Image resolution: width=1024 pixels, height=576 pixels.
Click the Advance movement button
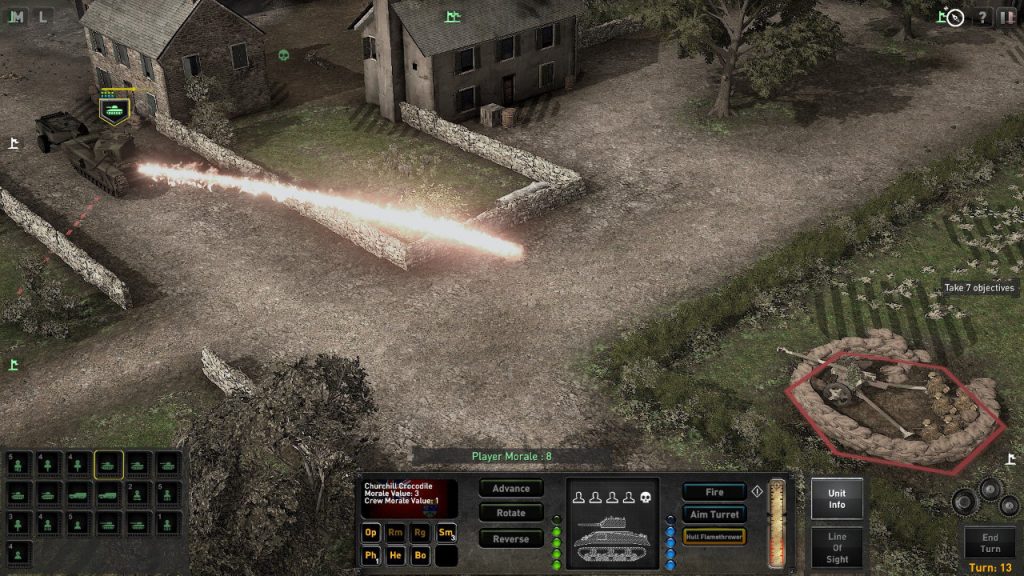tap(511, 489)
